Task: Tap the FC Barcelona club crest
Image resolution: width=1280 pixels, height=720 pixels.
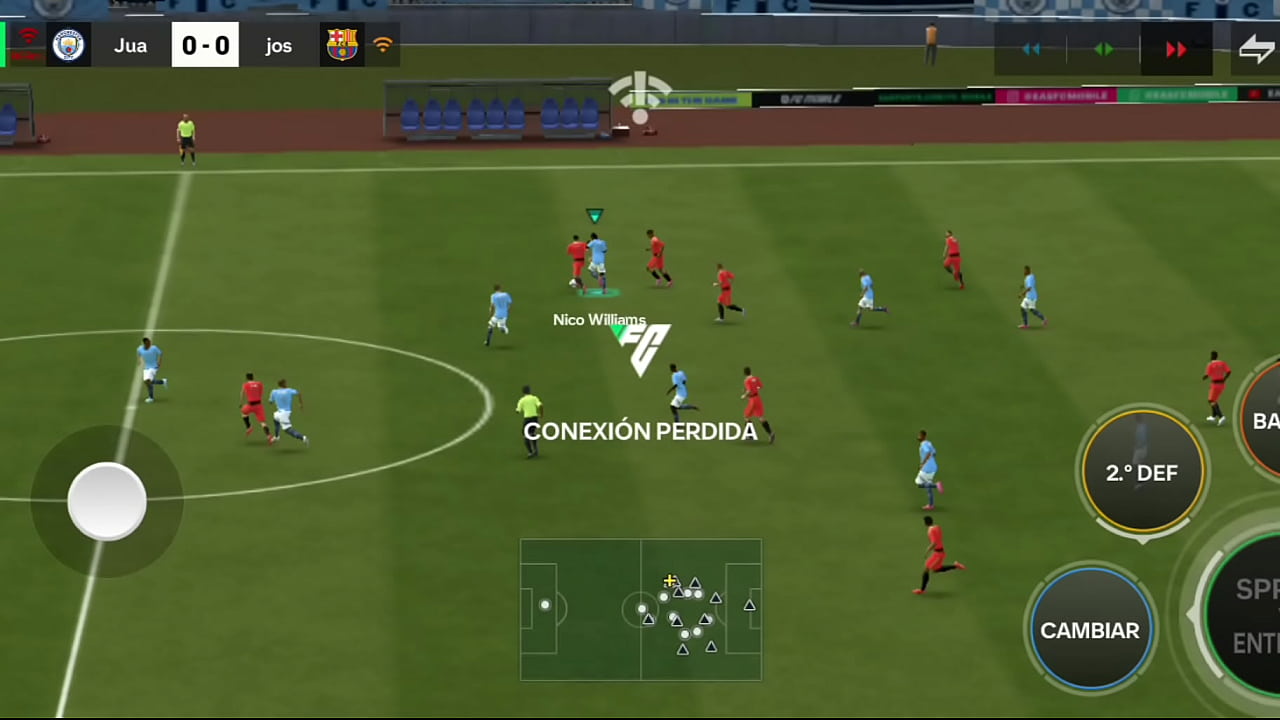Action: coord(342,45)
